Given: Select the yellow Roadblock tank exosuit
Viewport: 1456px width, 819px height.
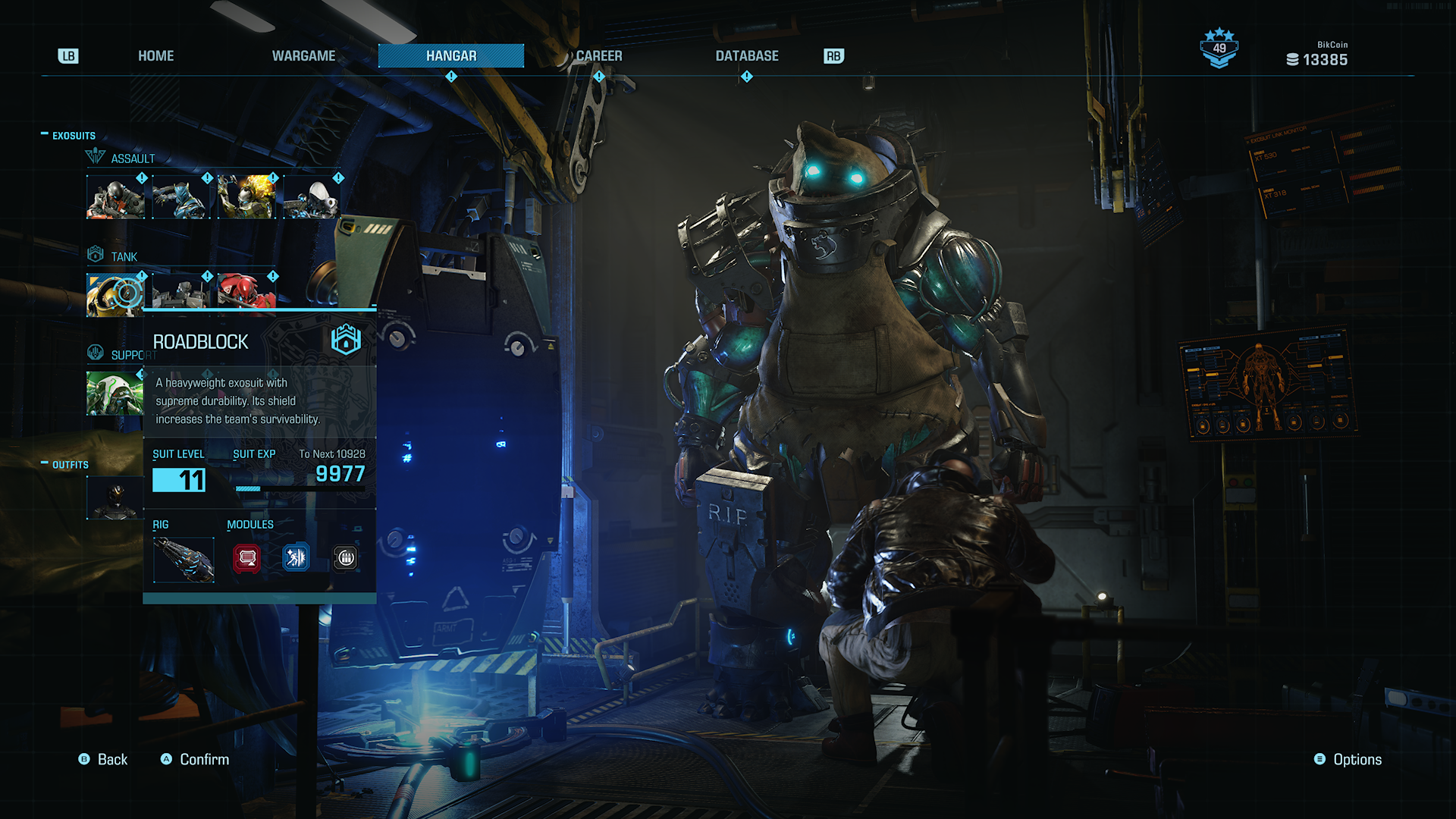Looking at the screenshot, I should [115, 294].
